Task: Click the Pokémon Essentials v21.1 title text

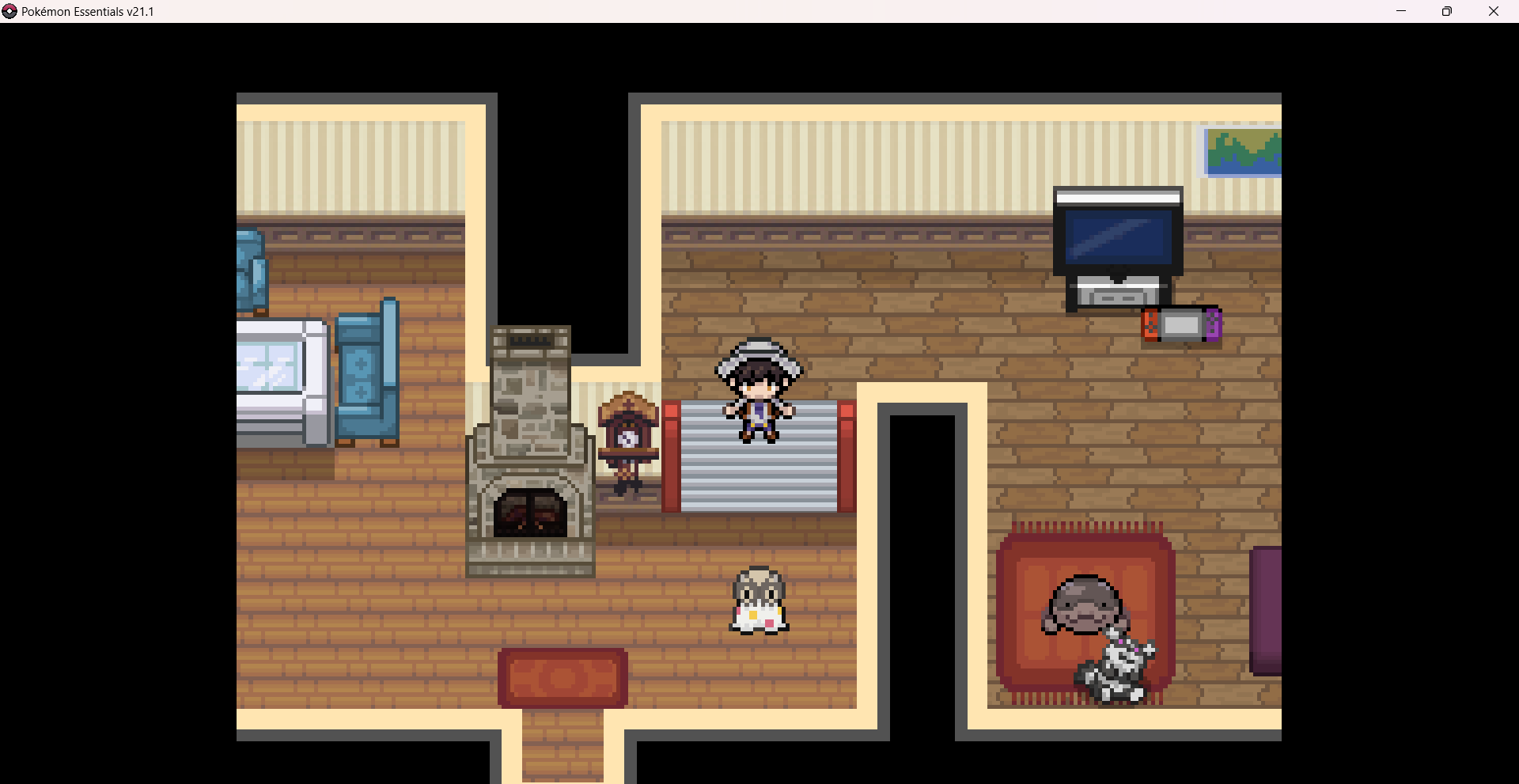Action: pyautogui.click(x=87, y=11)
